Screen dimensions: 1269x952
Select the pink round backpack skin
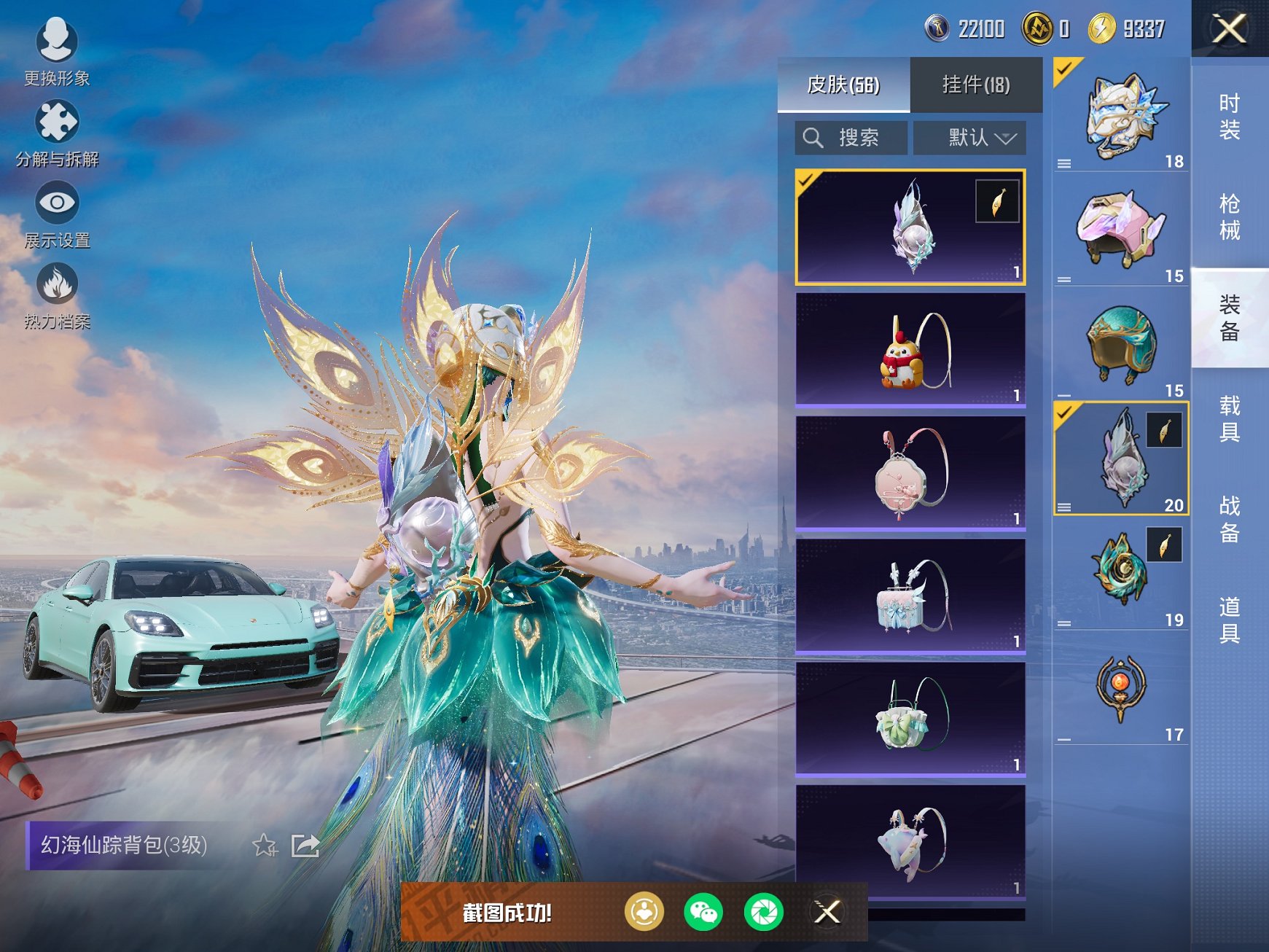point(910,472)
